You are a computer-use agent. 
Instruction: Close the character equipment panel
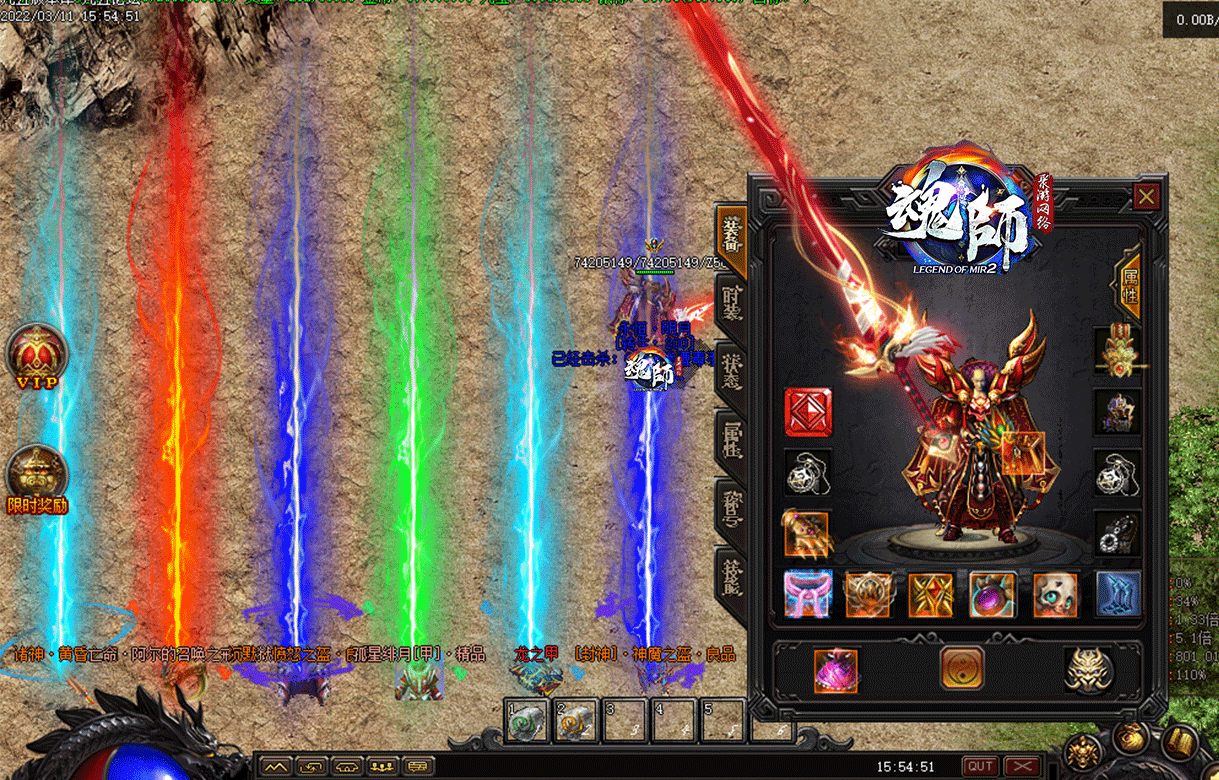tap(1146, 197)
